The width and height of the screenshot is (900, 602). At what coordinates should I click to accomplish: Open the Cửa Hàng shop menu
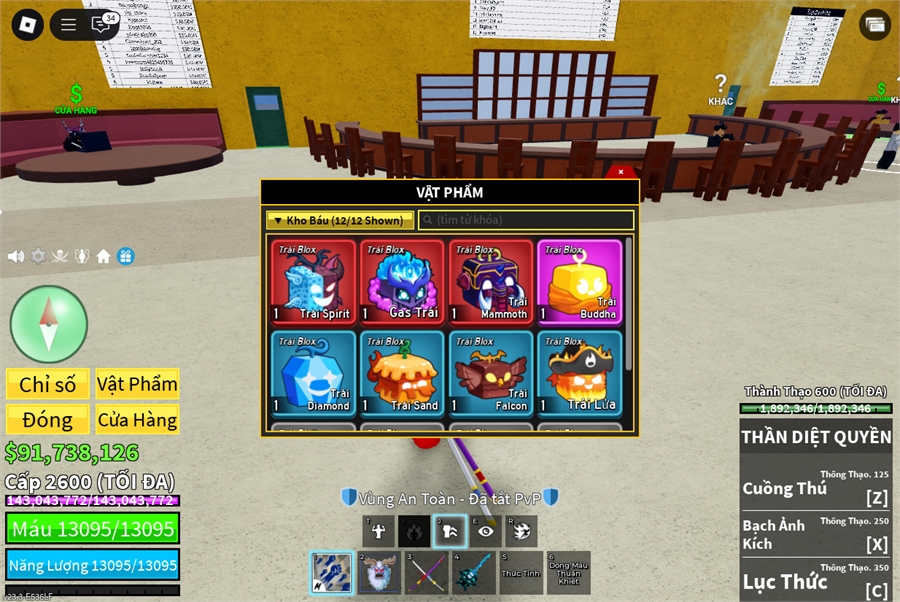(x=137, y=420)
